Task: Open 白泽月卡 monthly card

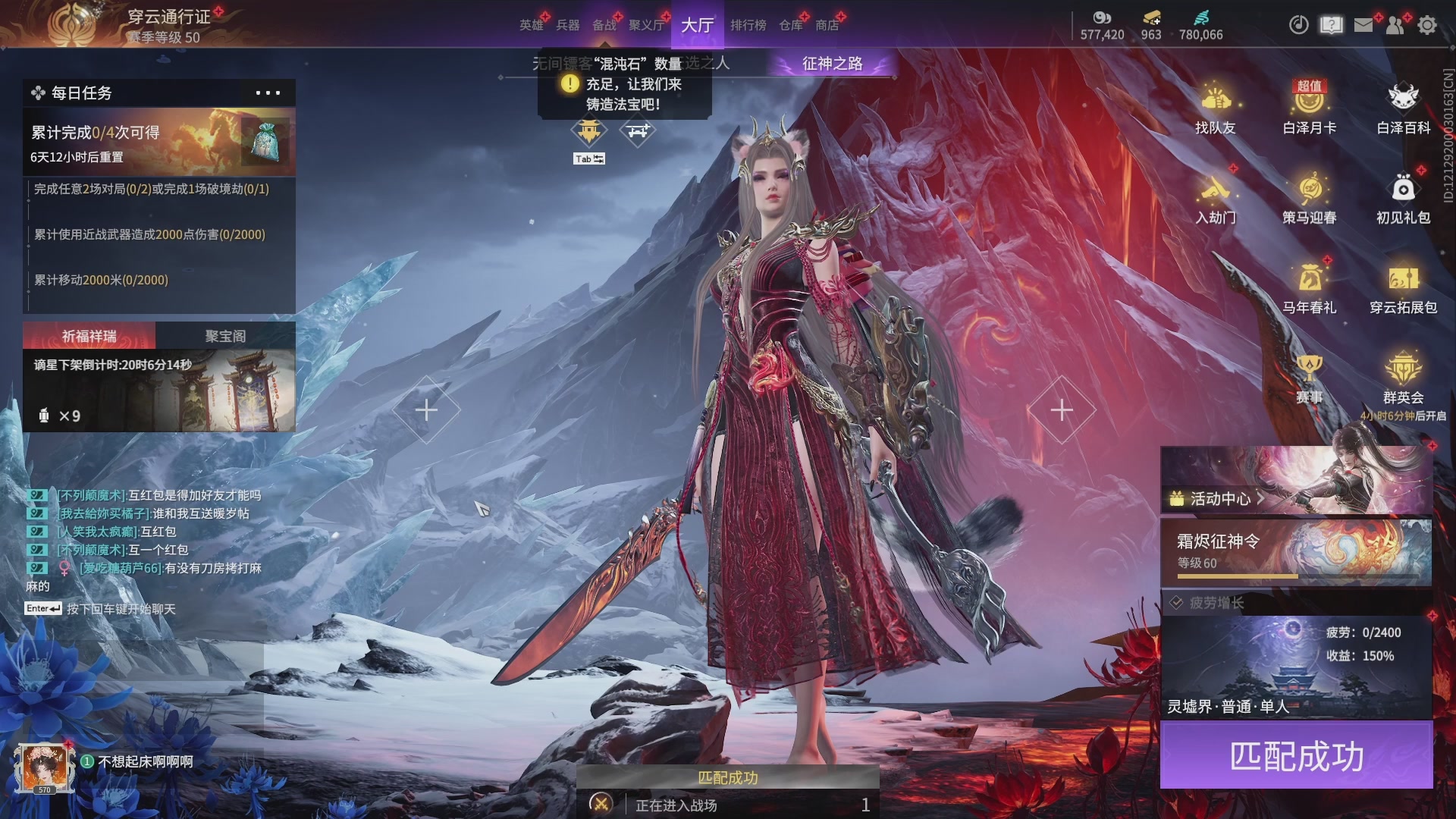Action: point(1309,108)
